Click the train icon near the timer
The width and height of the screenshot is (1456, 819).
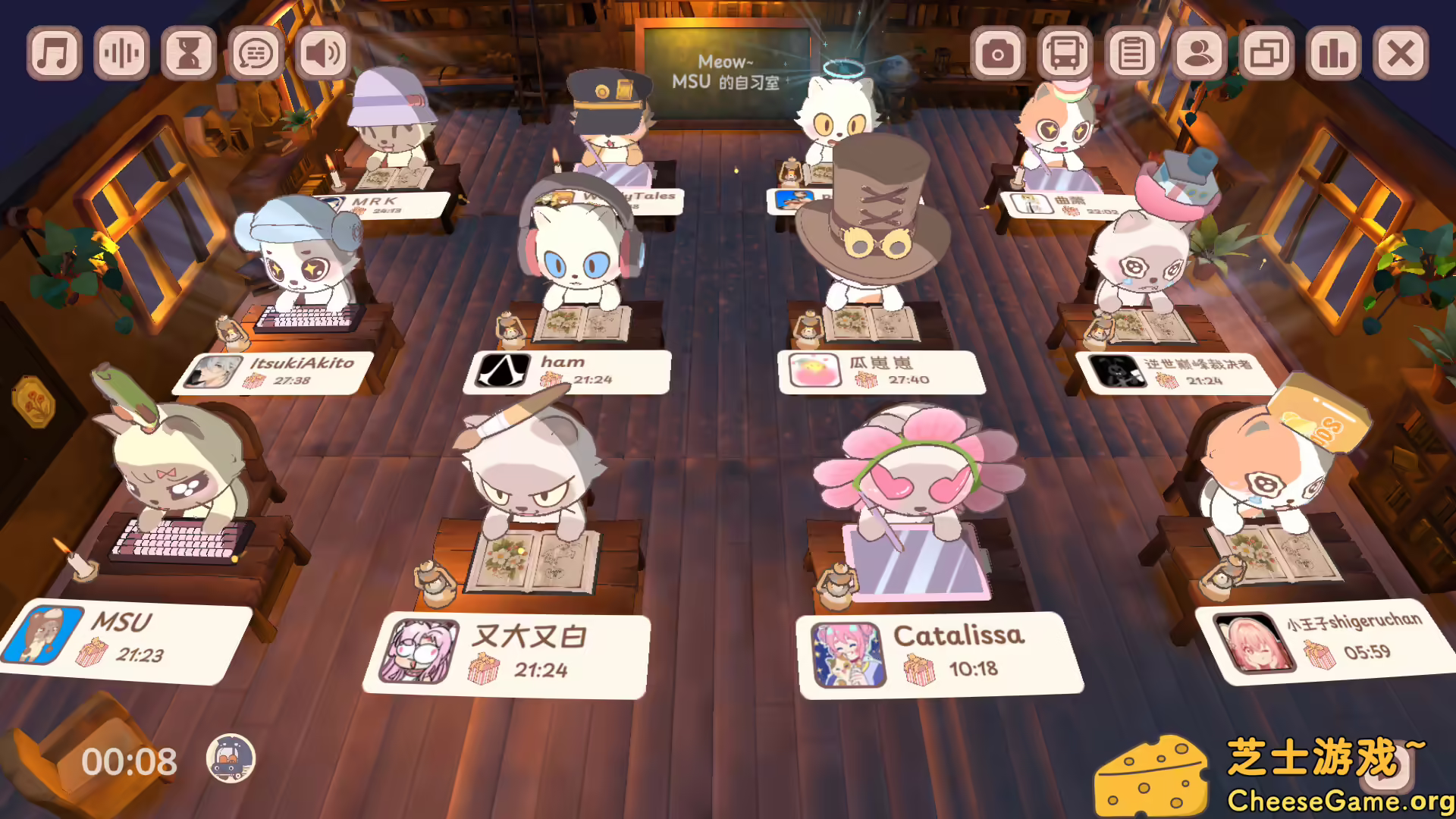231,756
